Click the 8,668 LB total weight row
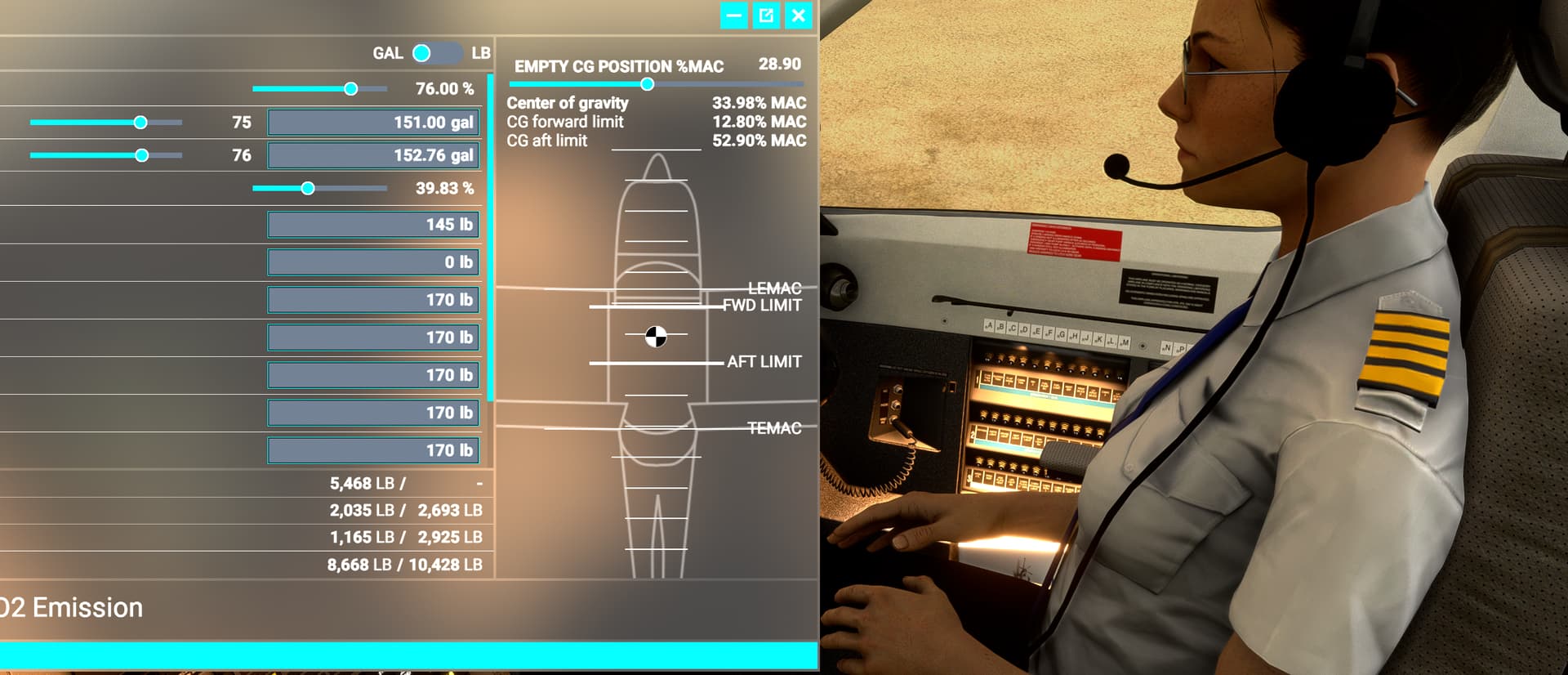The image size is (1568, 675). (406, 564)
